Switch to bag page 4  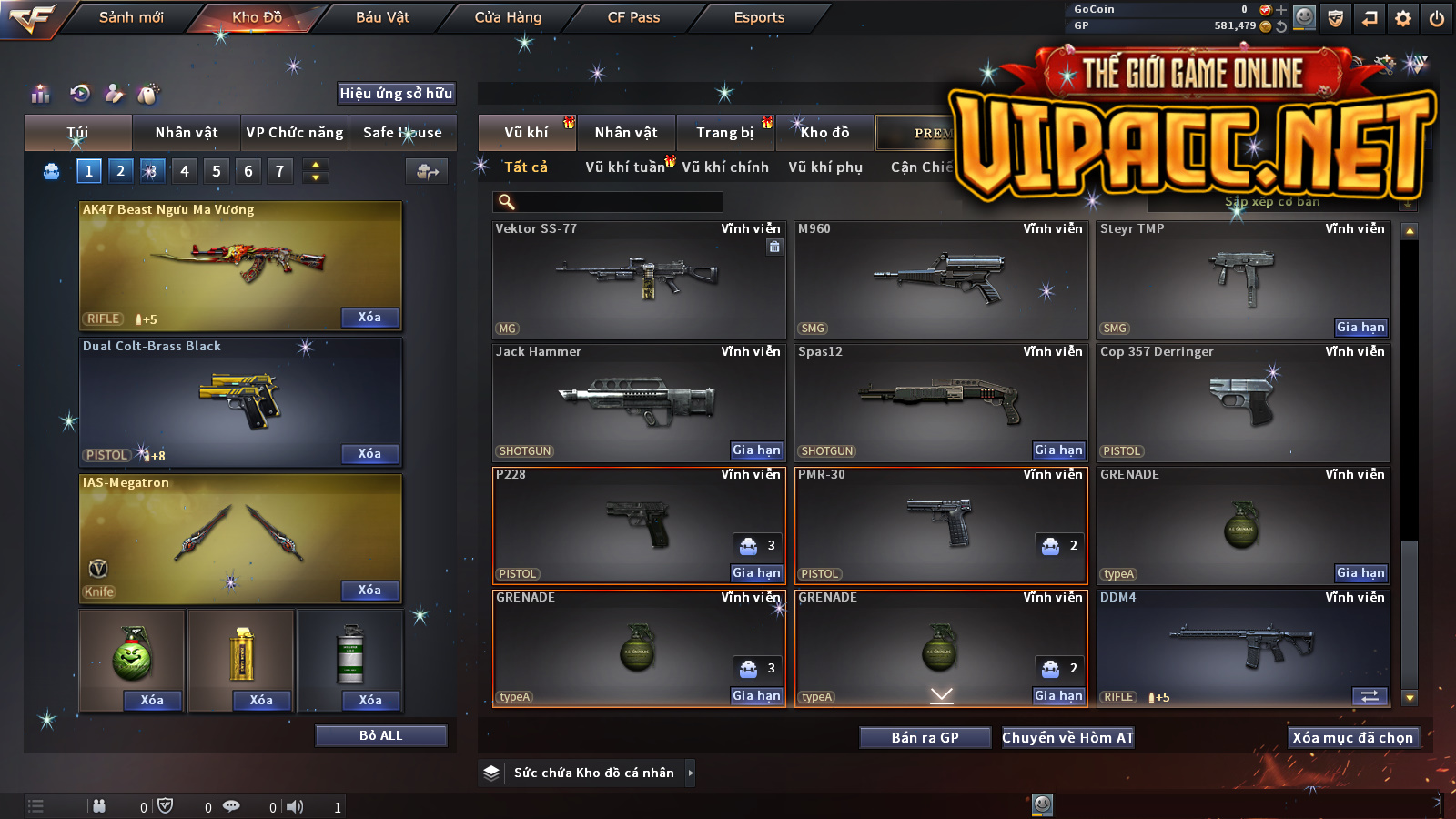coord(185,171)
